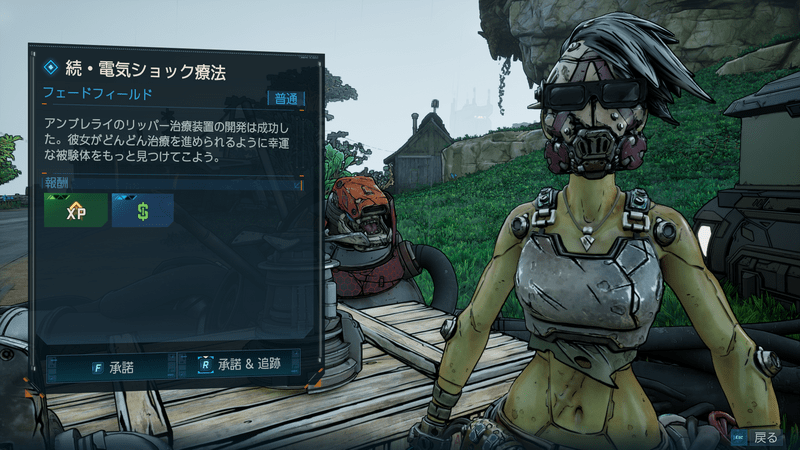
Task: Choose 承諾 & 追跡 to accept and track
Action: pos(240,367)
